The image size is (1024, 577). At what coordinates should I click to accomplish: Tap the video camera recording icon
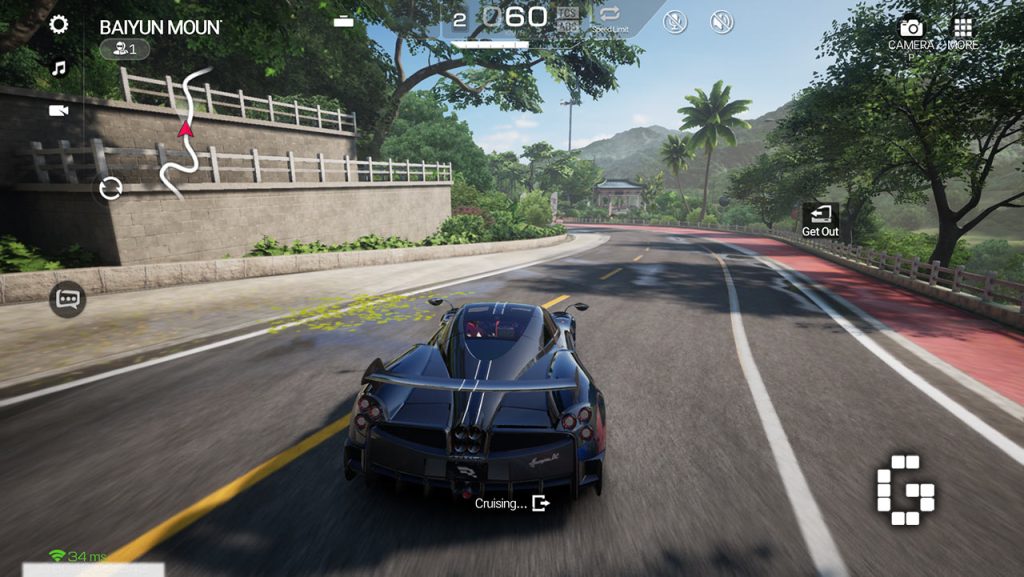click(x=59, y=110)
